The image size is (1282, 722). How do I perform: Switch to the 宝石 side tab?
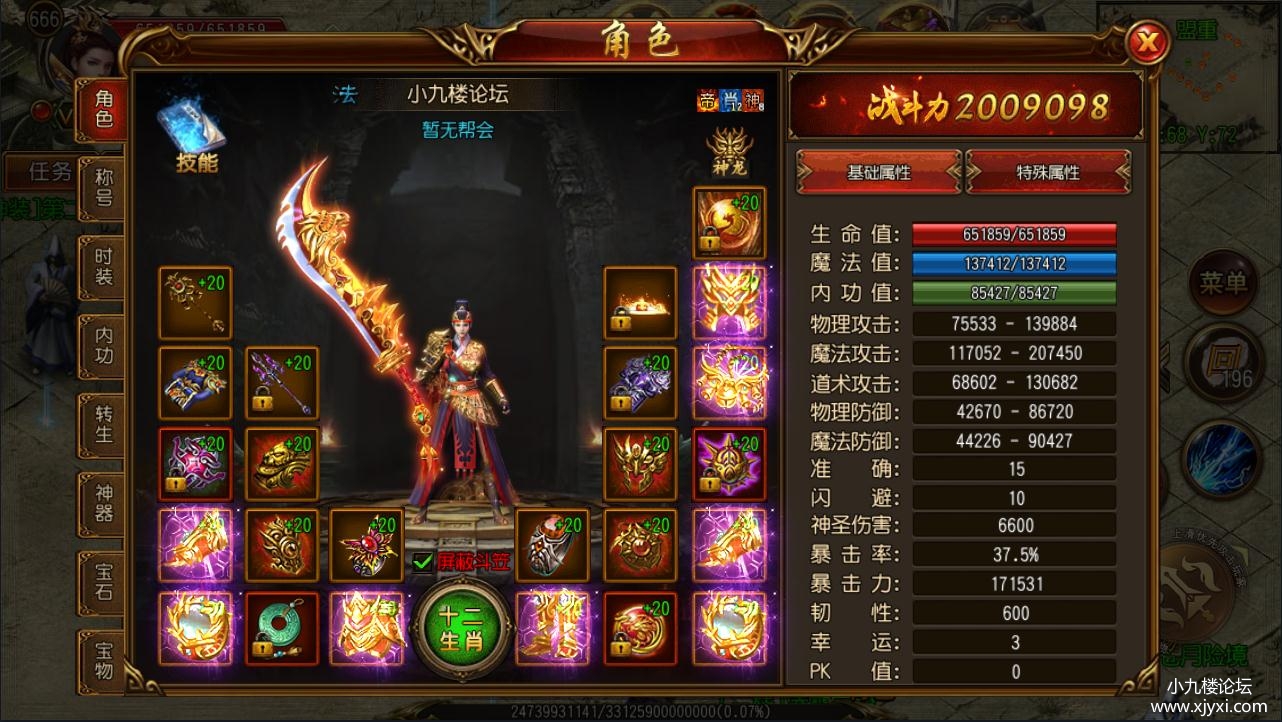pyautogui.click(x=103, y=582)
